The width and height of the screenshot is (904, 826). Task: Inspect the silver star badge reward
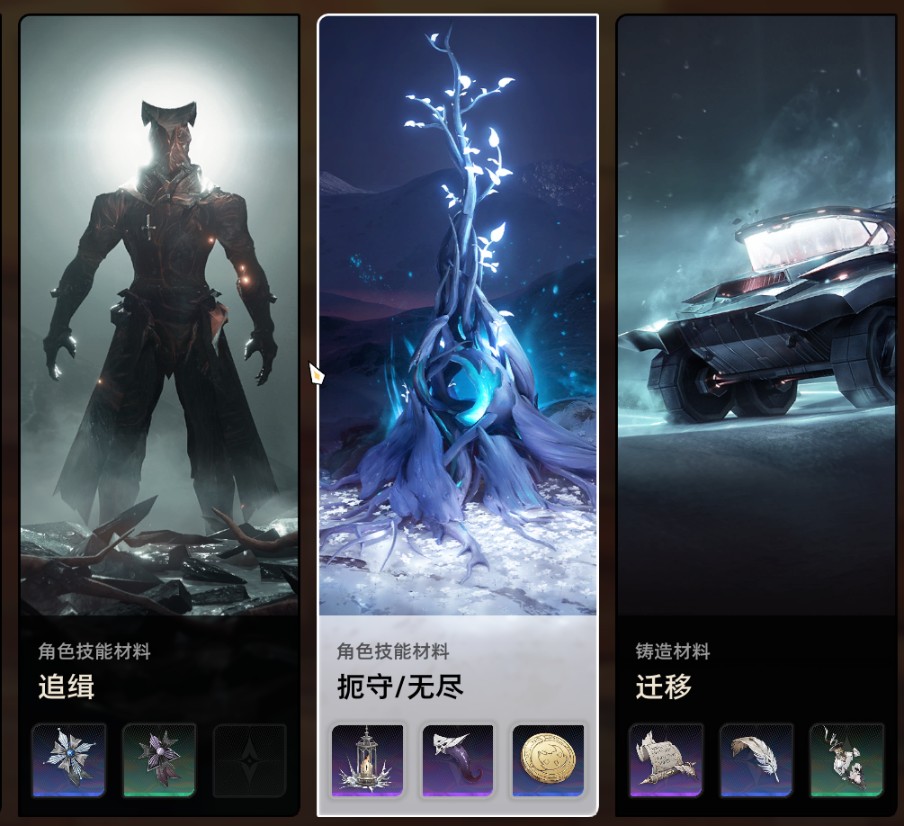(69, 760)
